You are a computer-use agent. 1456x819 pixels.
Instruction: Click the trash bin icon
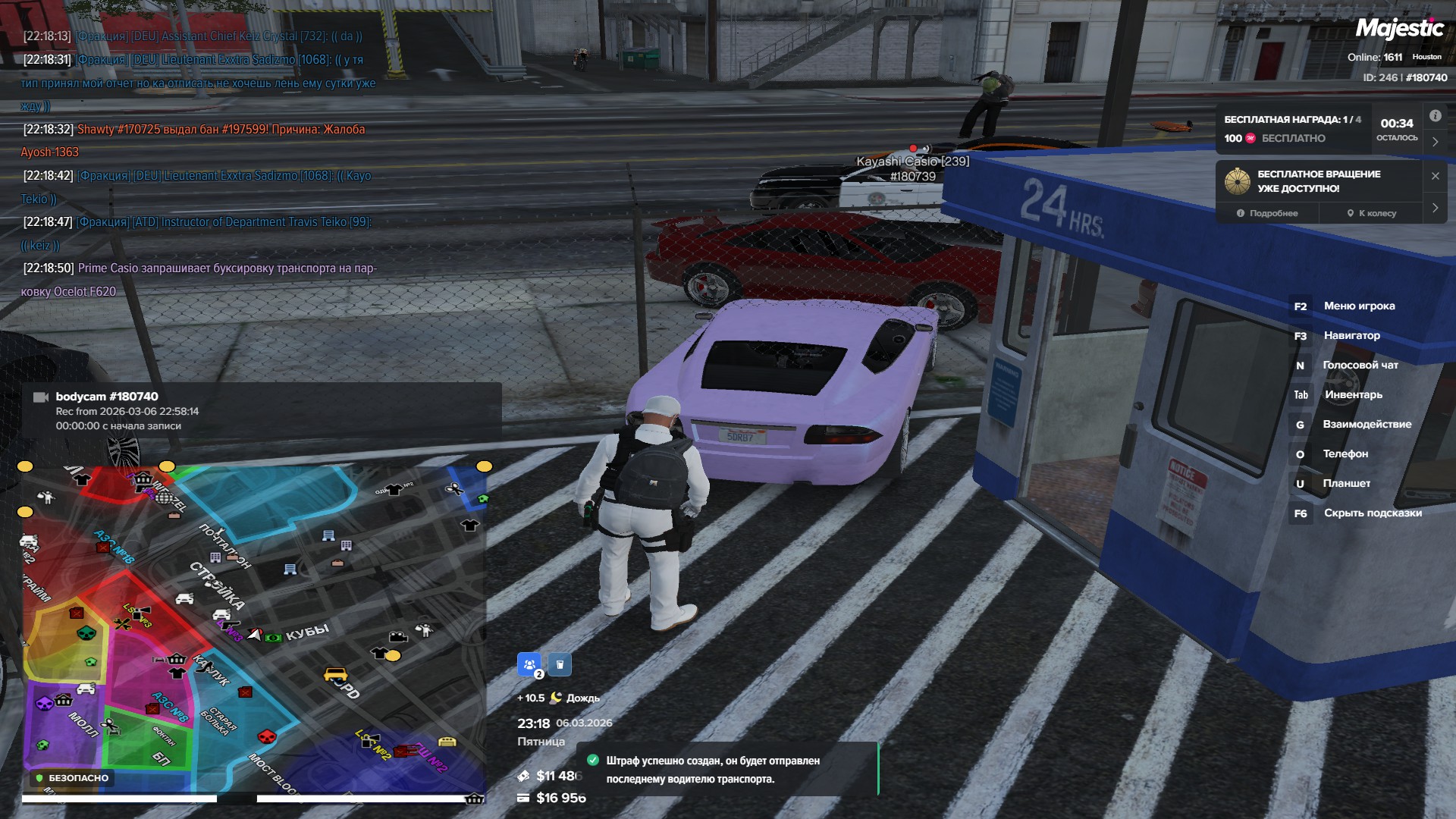560,664
